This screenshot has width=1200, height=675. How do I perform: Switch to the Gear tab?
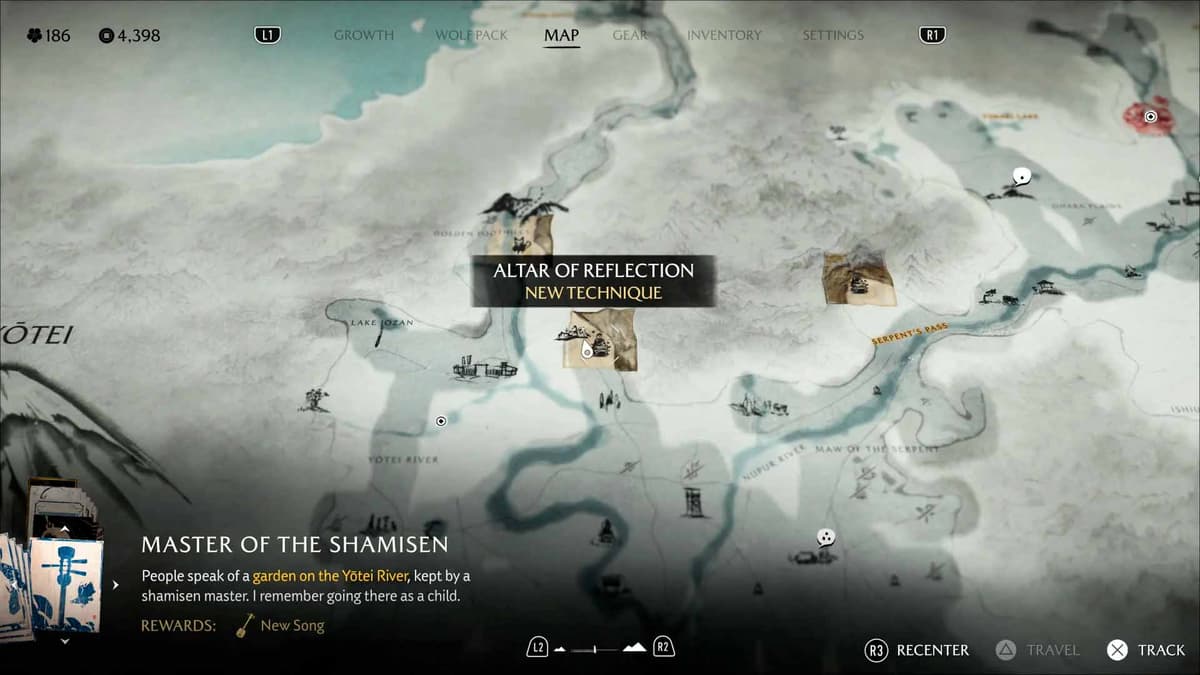point(630,35)
